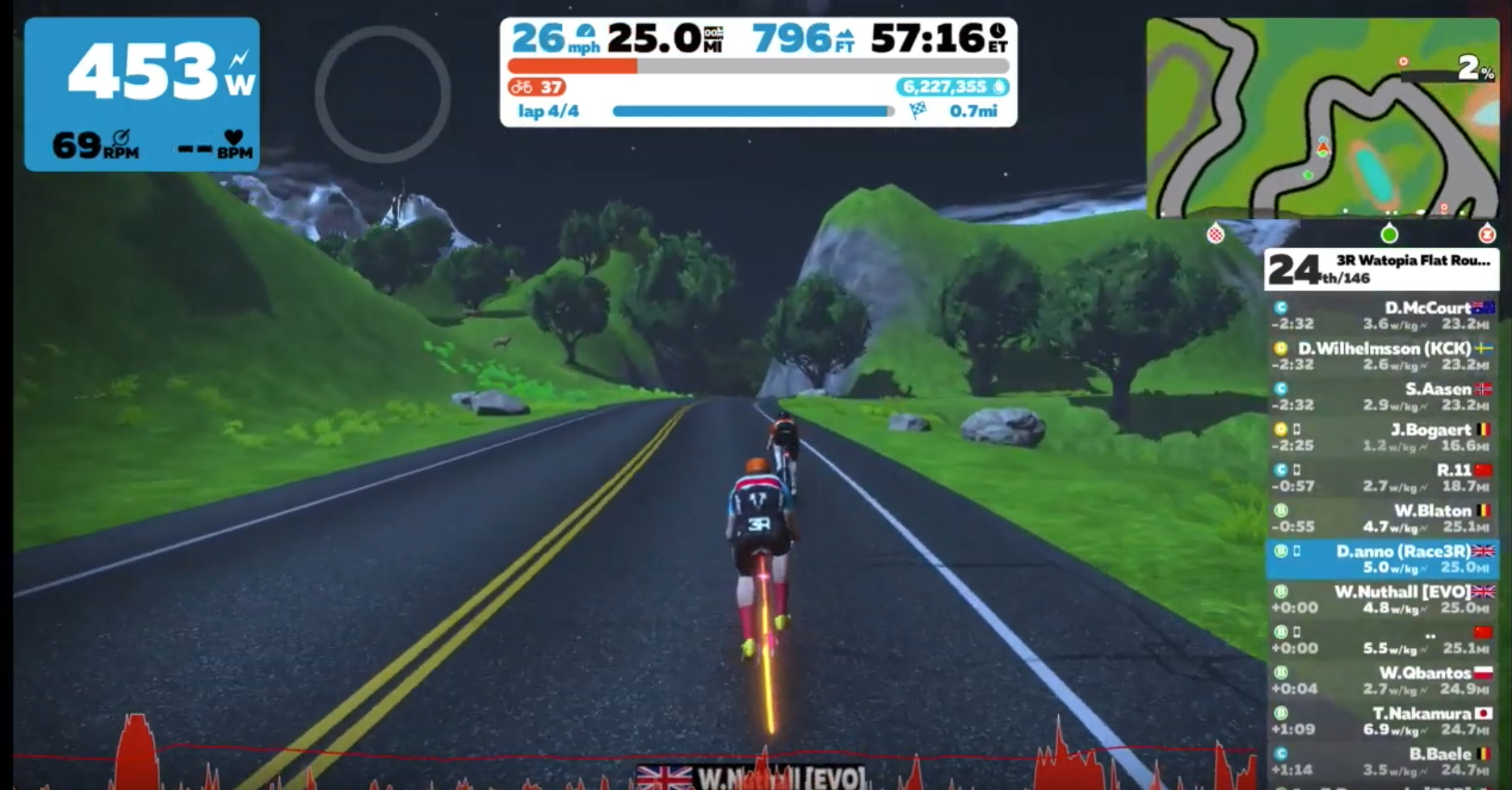
Task: Click the green jersey marker below the minimap
Action: coord(1389,234)
